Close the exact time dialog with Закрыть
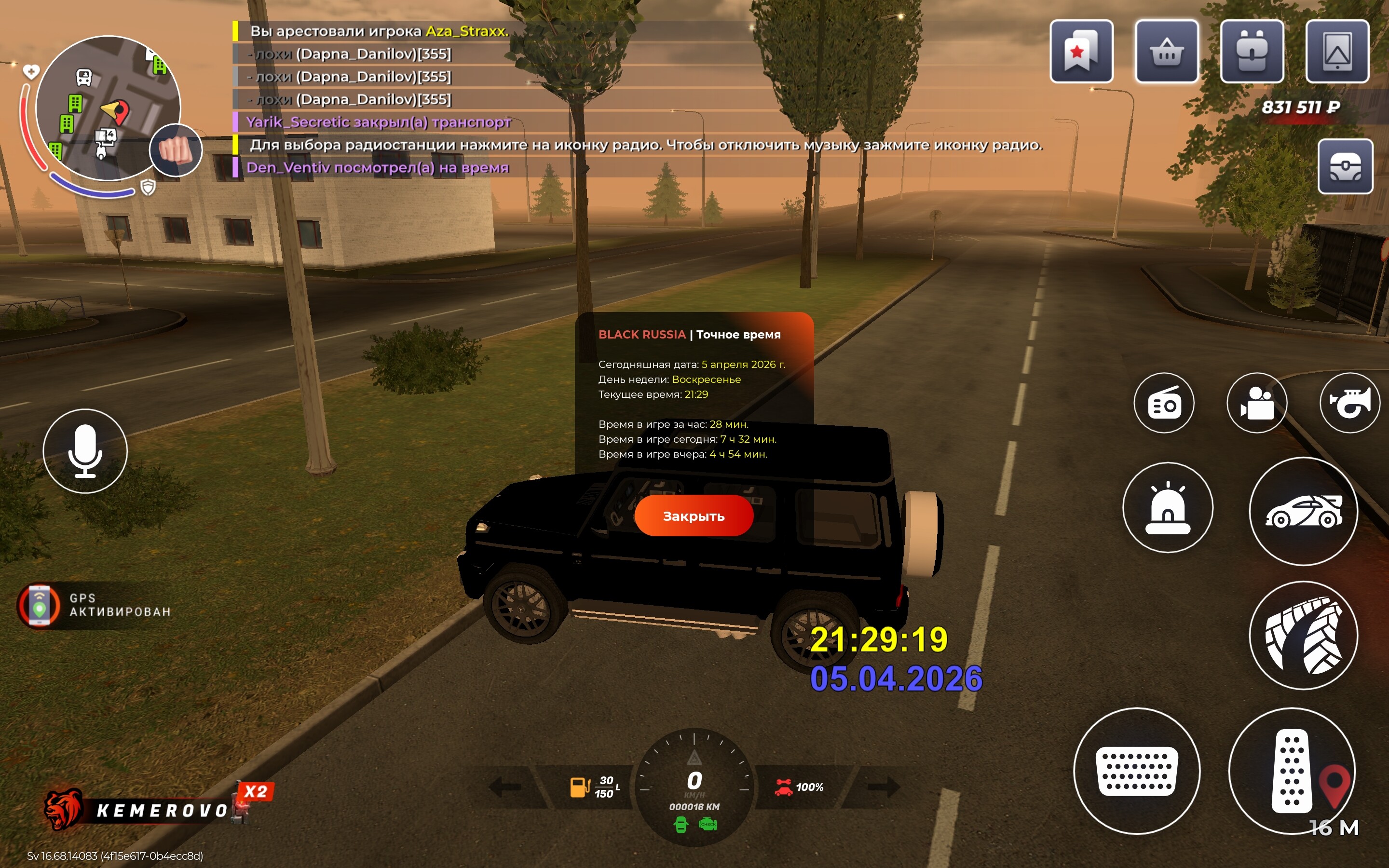The image size is (1389, 868). pos(694,515)
